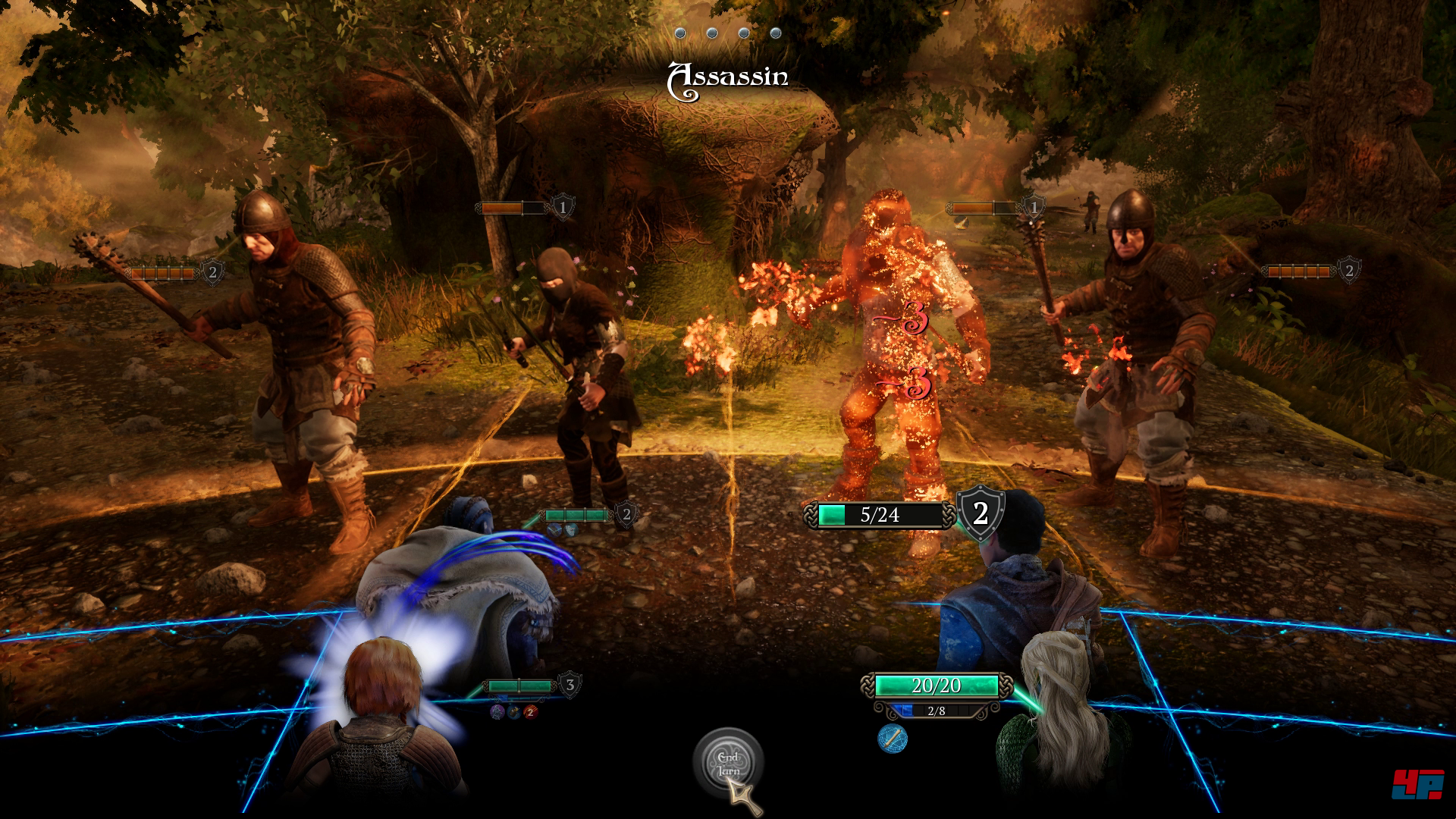The height and width of the screenshot is (819, 1456).
Task: Inspect the purple figure status icon
Action: 497,711
